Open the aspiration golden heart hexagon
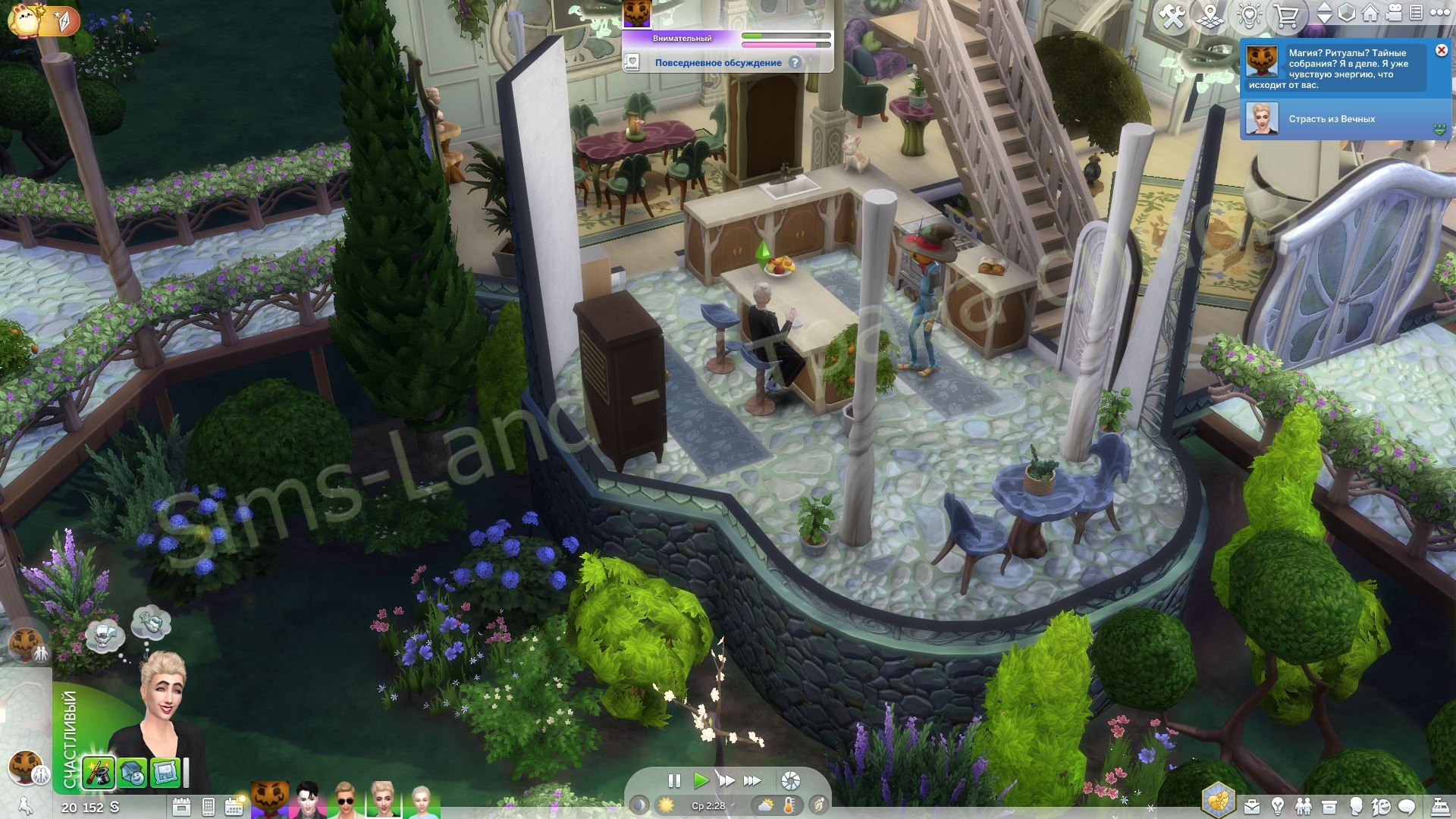This screenshot has width=1456, height=819. point(1219,801)
